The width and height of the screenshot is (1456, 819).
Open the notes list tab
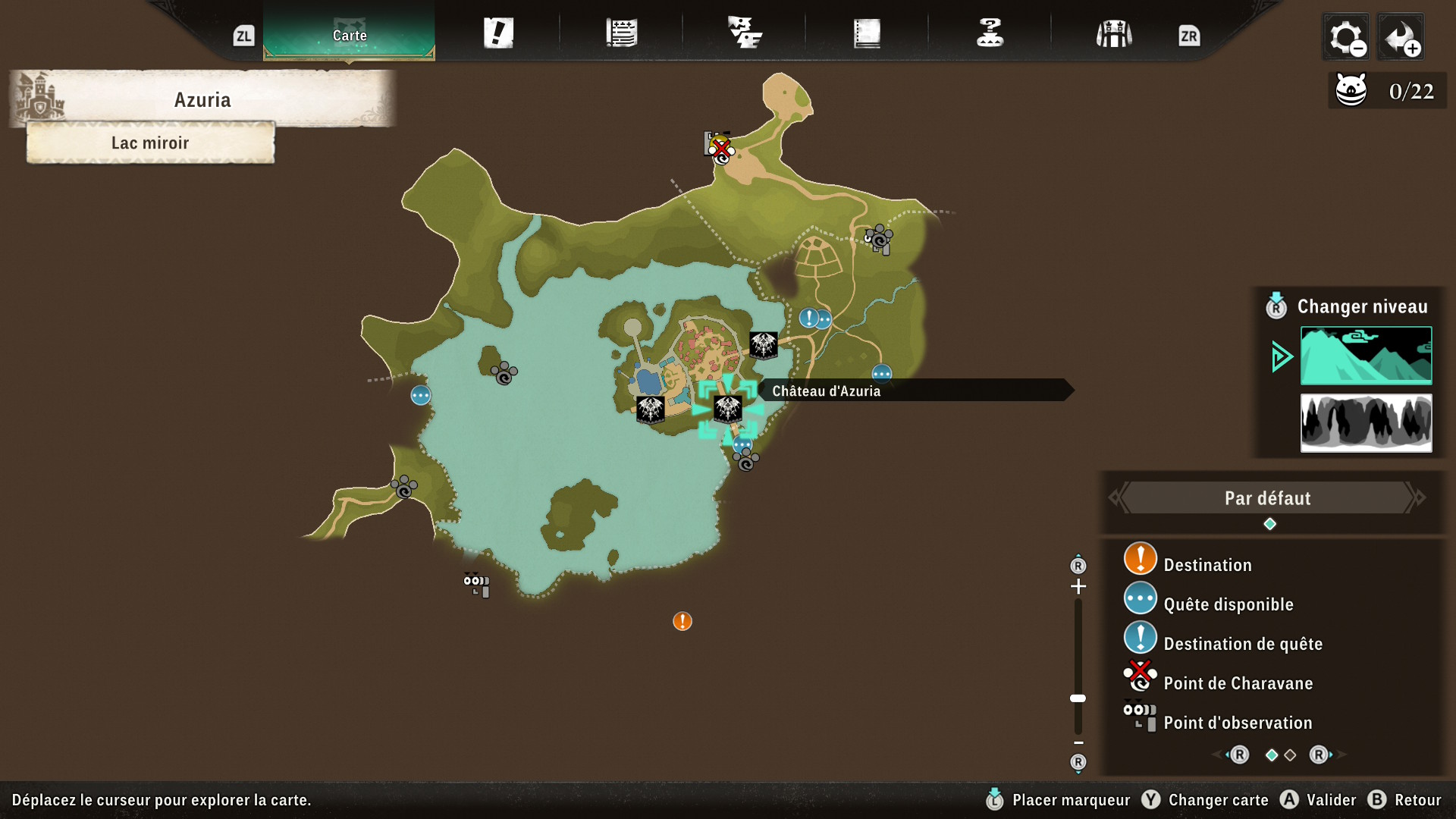pyautogui.click(x=622, y=34)
